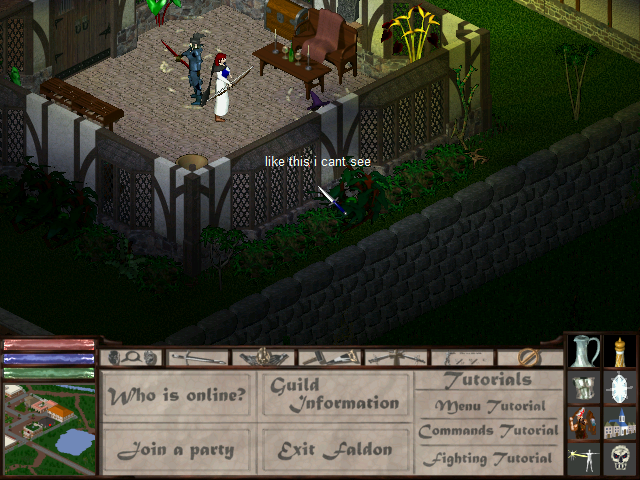Click the red-eyed skull icon
640x480 pixels.
(621, 459)
